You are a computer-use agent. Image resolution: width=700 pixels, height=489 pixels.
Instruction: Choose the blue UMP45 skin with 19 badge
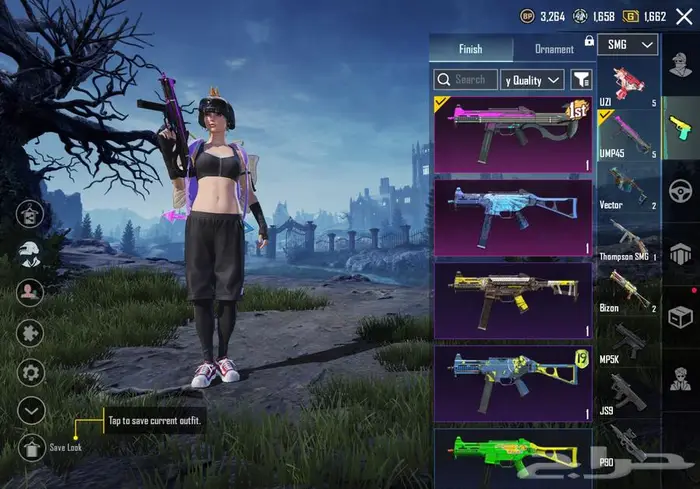click(x=513, y=383)
